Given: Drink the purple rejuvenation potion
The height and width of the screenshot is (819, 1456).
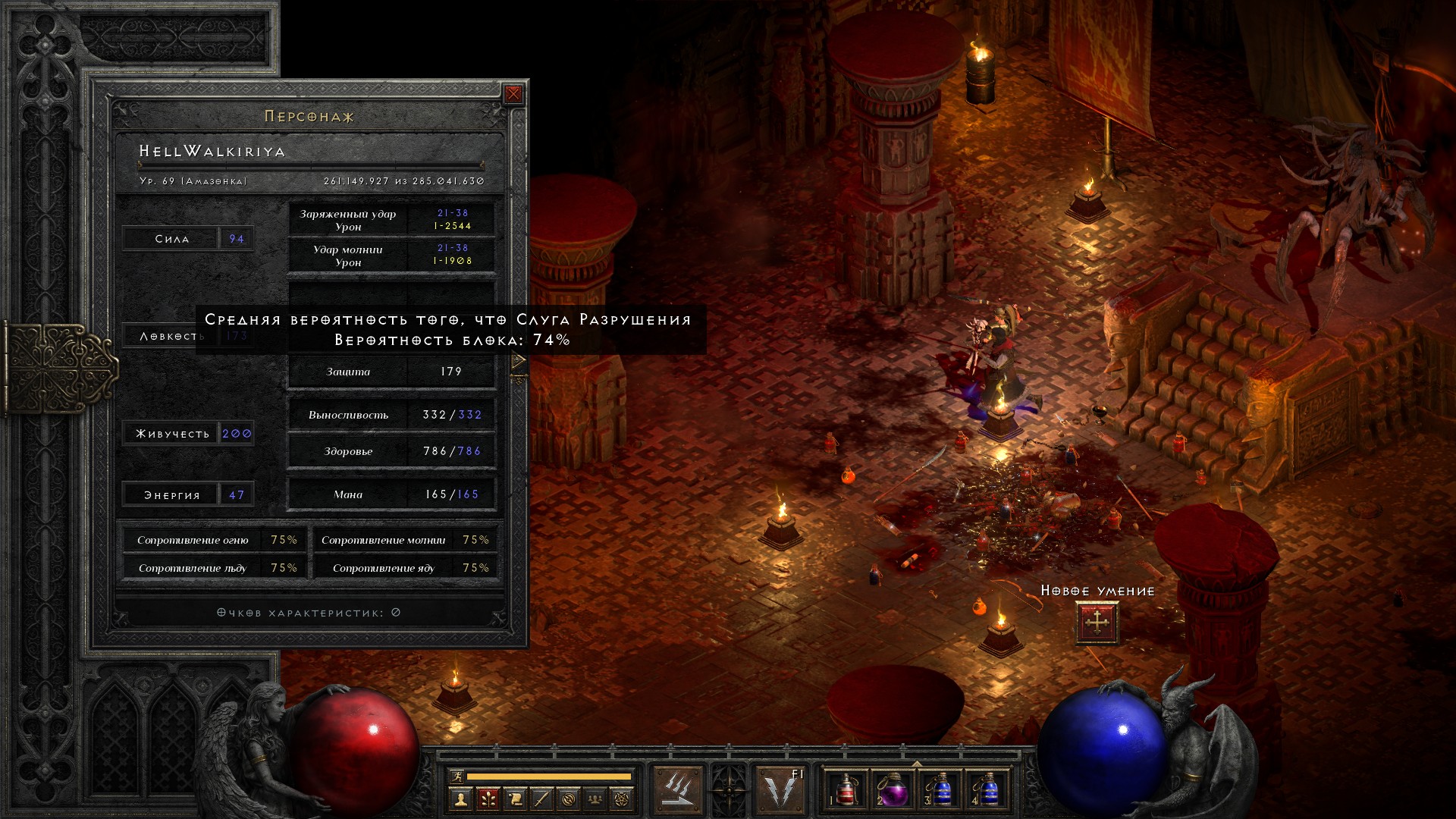Looking at the screenshot, I should click(893, 789).
